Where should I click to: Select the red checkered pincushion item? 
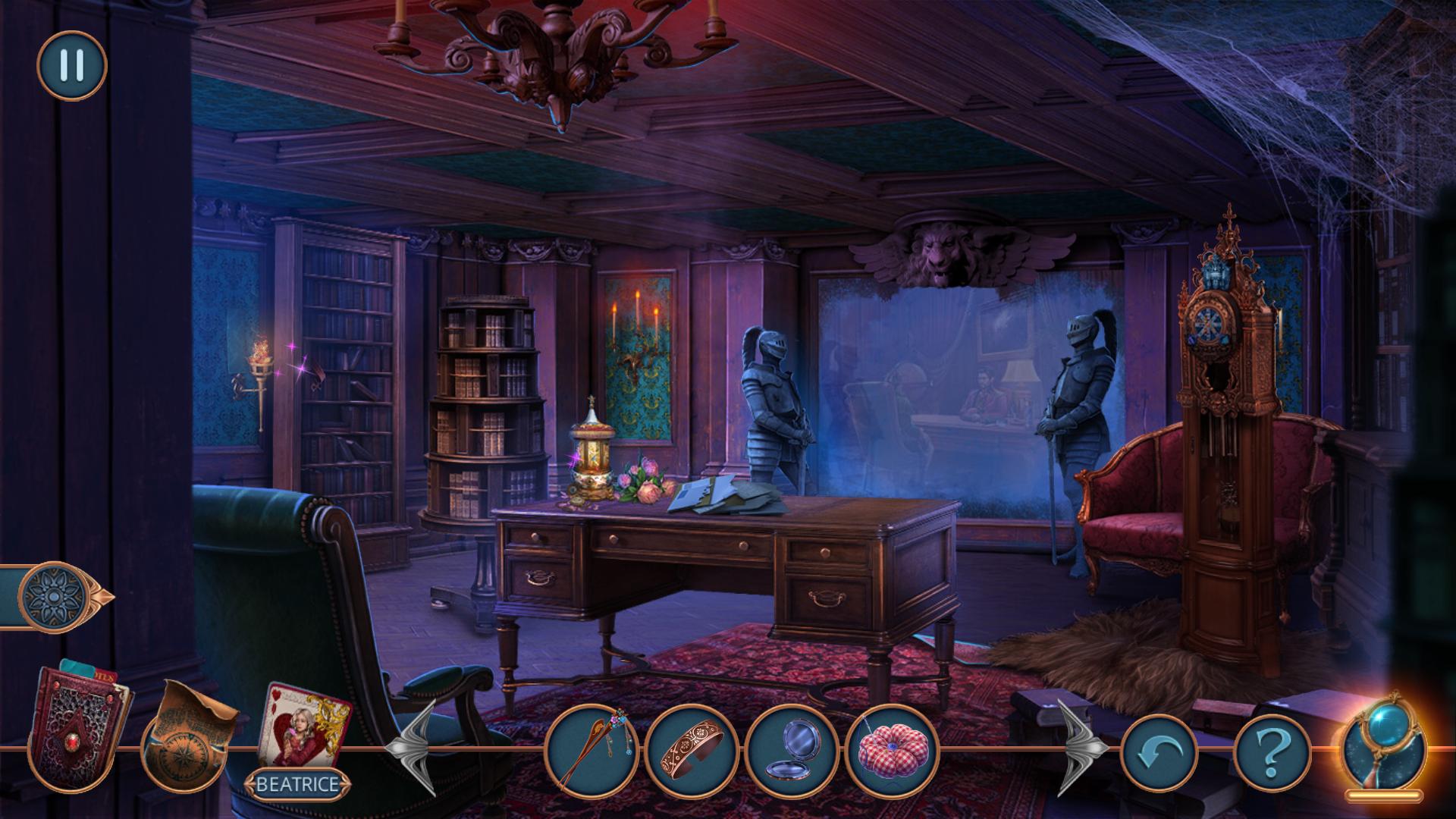click(x=892, y=751)
